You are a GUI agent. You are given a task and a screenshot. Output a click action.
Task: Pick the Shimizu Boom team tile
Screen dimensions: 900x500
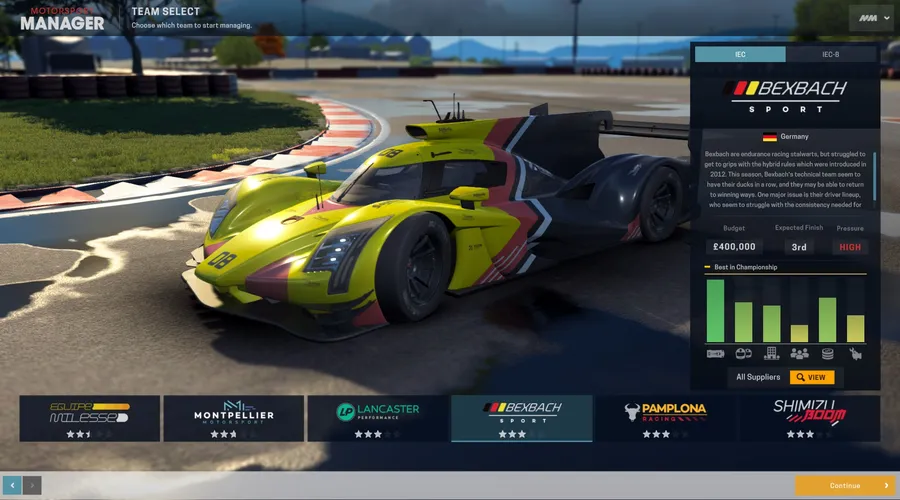coord(810,418)
